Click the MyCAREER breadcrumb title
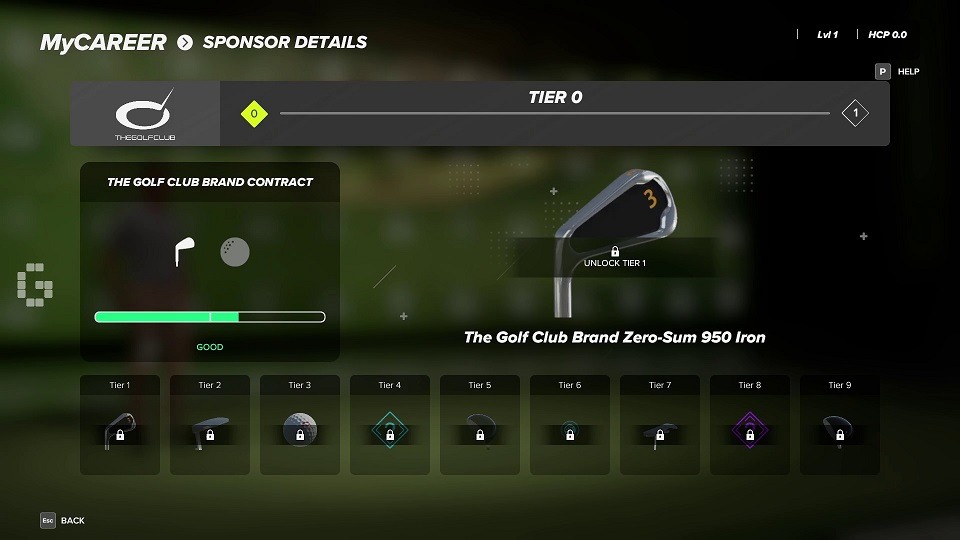 point(103,43)
